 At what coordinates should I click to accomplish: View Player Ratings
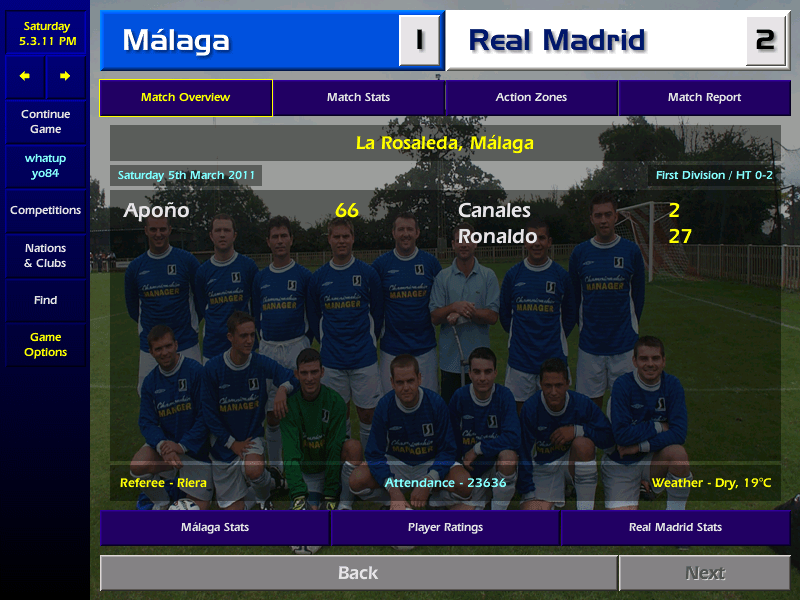coord(445,527)
